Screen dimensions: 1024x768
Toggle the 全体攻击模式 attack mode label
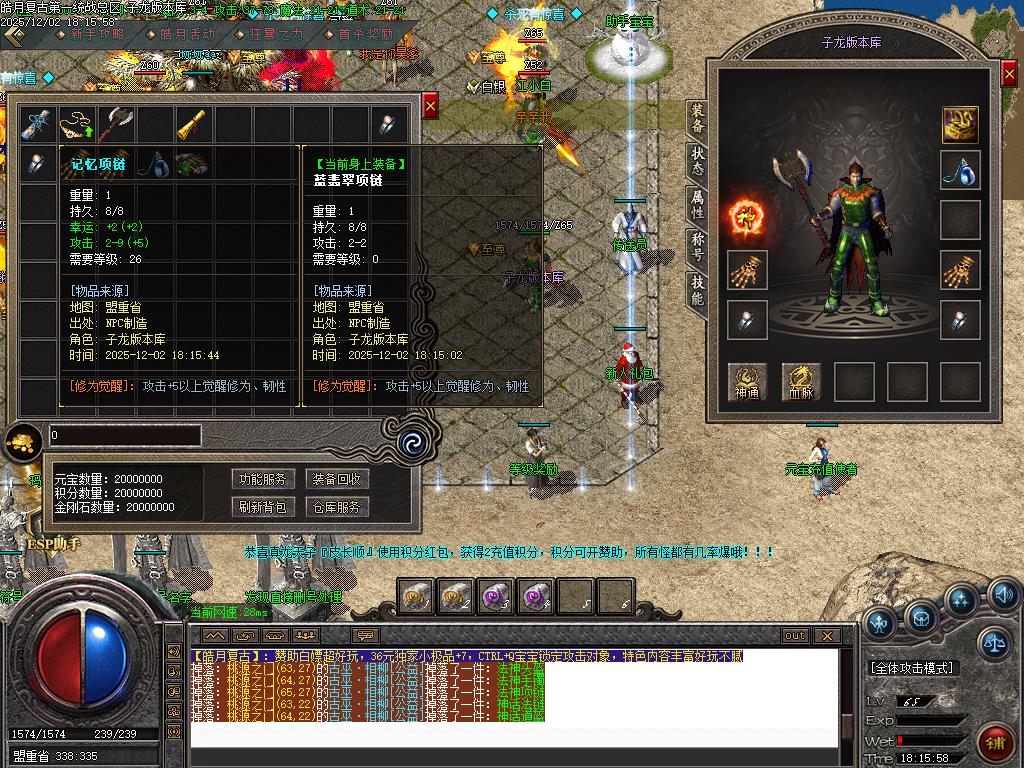pyautogui.click(x=912, y=667)
